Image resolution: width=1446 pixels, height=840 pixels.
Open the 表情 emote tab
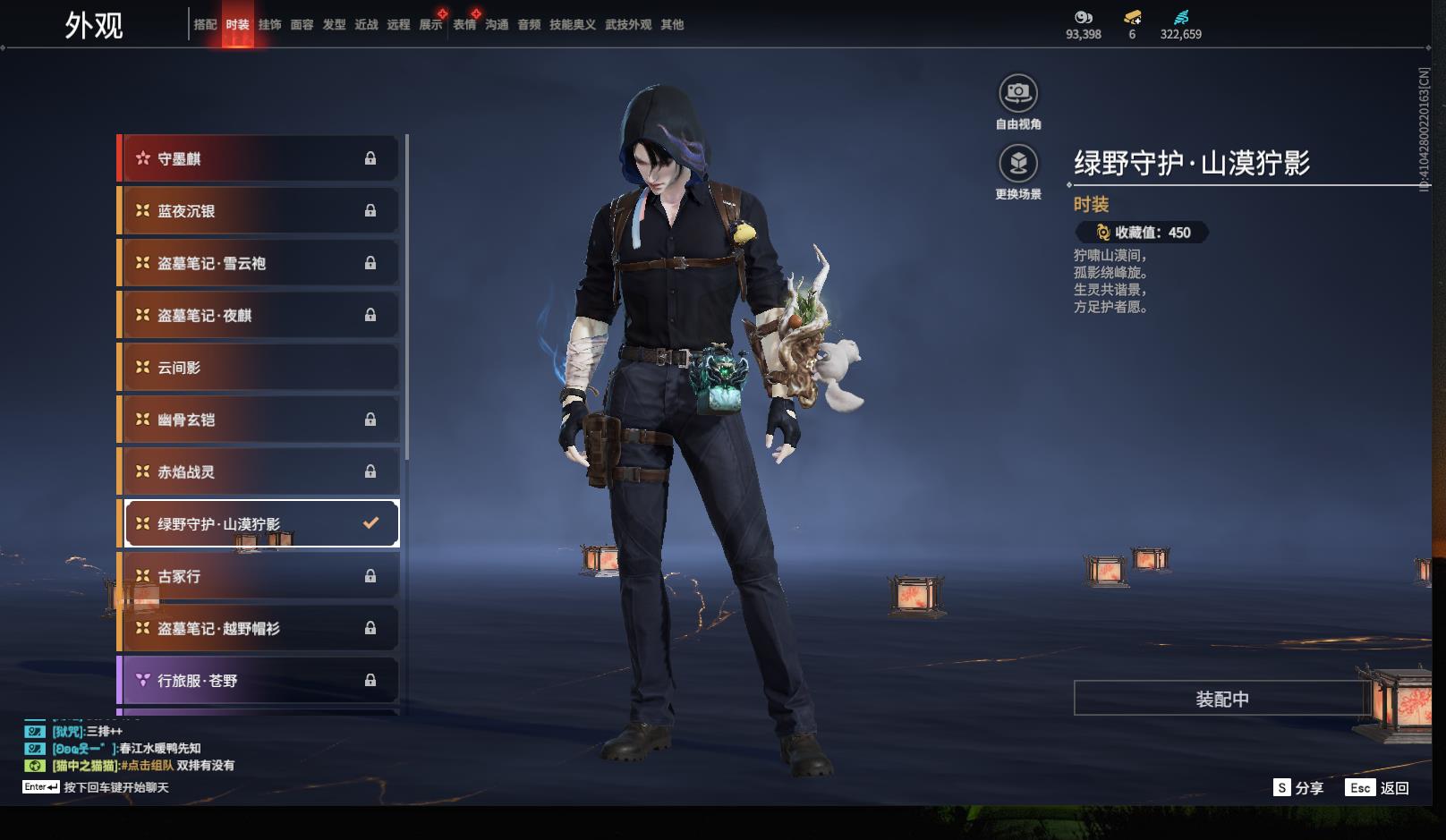tap(464, 25)
